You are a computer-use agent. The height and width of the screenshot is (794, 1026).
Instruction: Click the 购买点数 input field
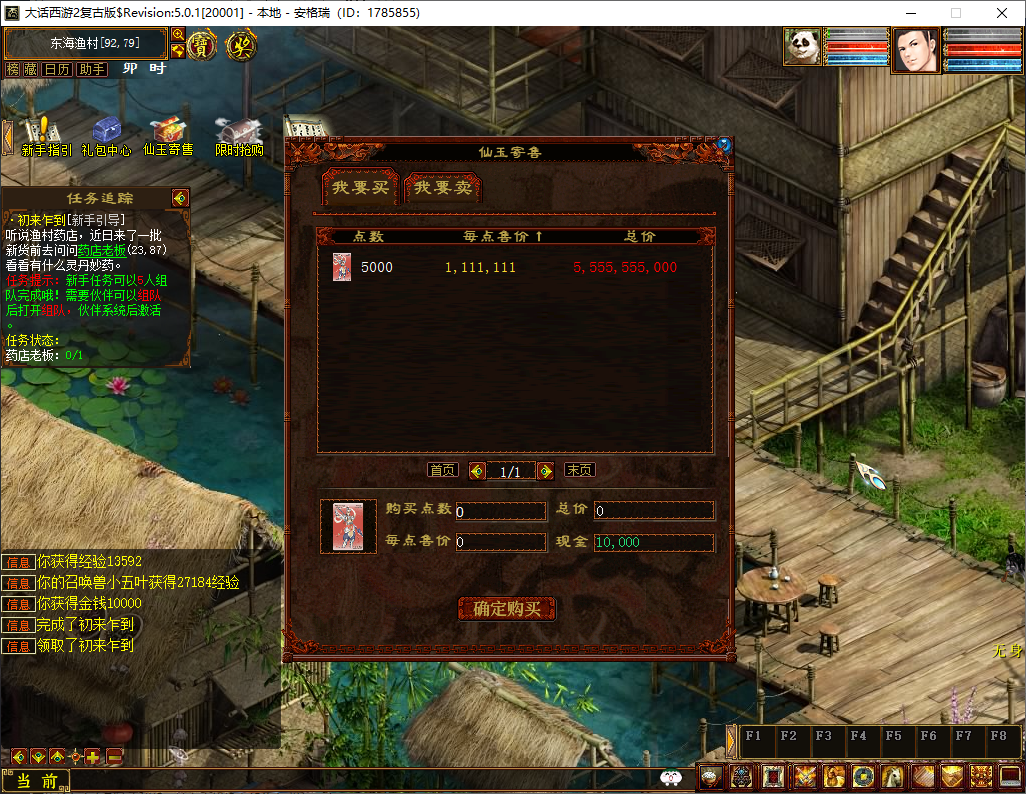tap(501, 511)
